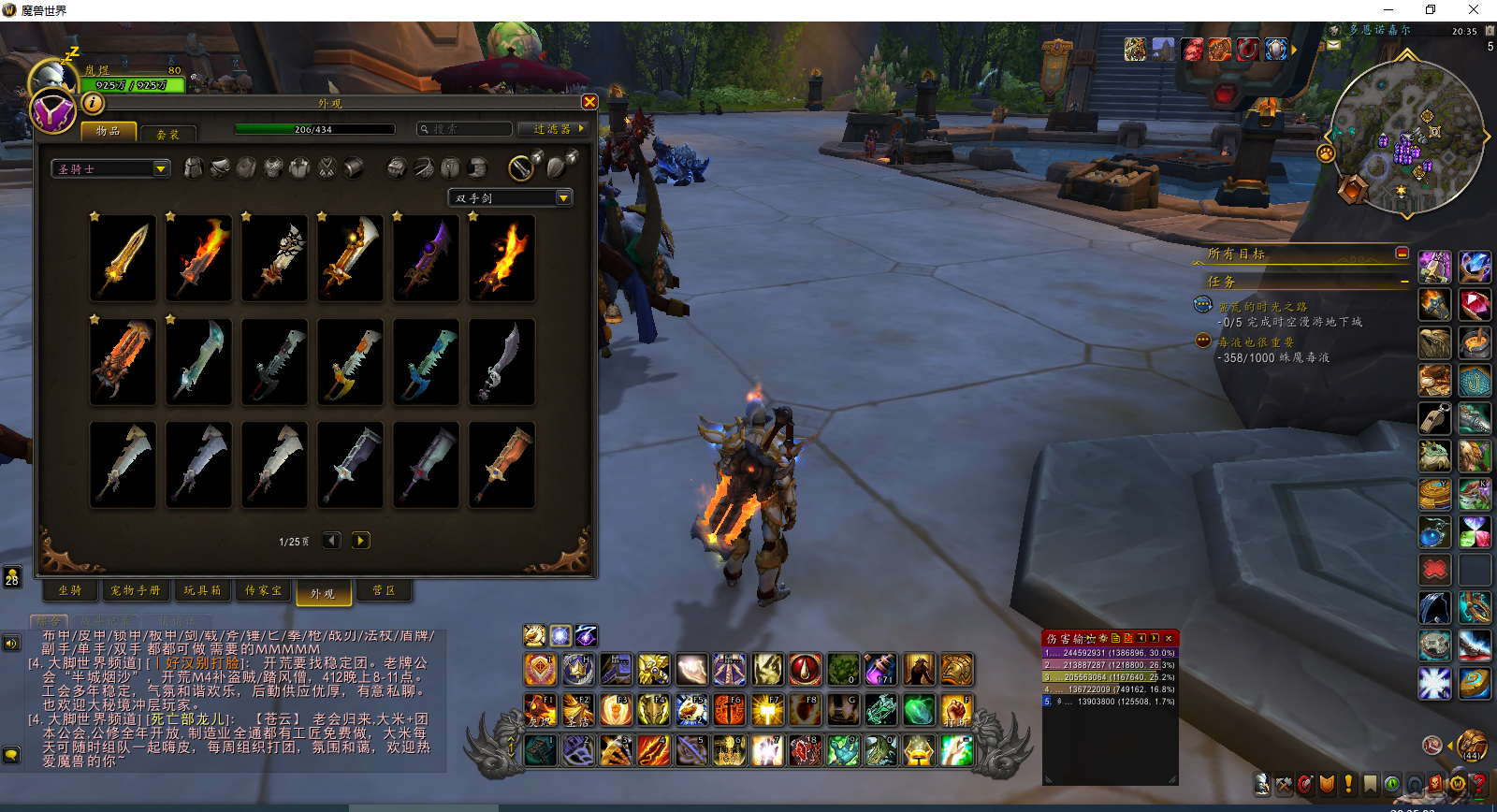Open the 圣骑士 class dropdown

coord(110,169)
